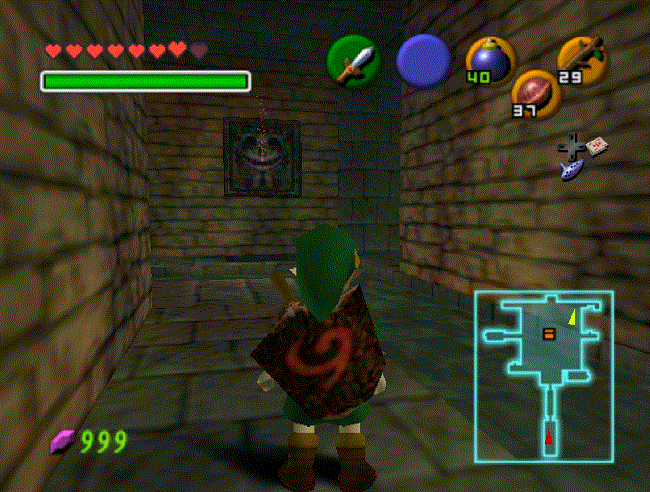650x492 pixels.
Task: Select the card item beside the D-pad
Action: [597, 145]
